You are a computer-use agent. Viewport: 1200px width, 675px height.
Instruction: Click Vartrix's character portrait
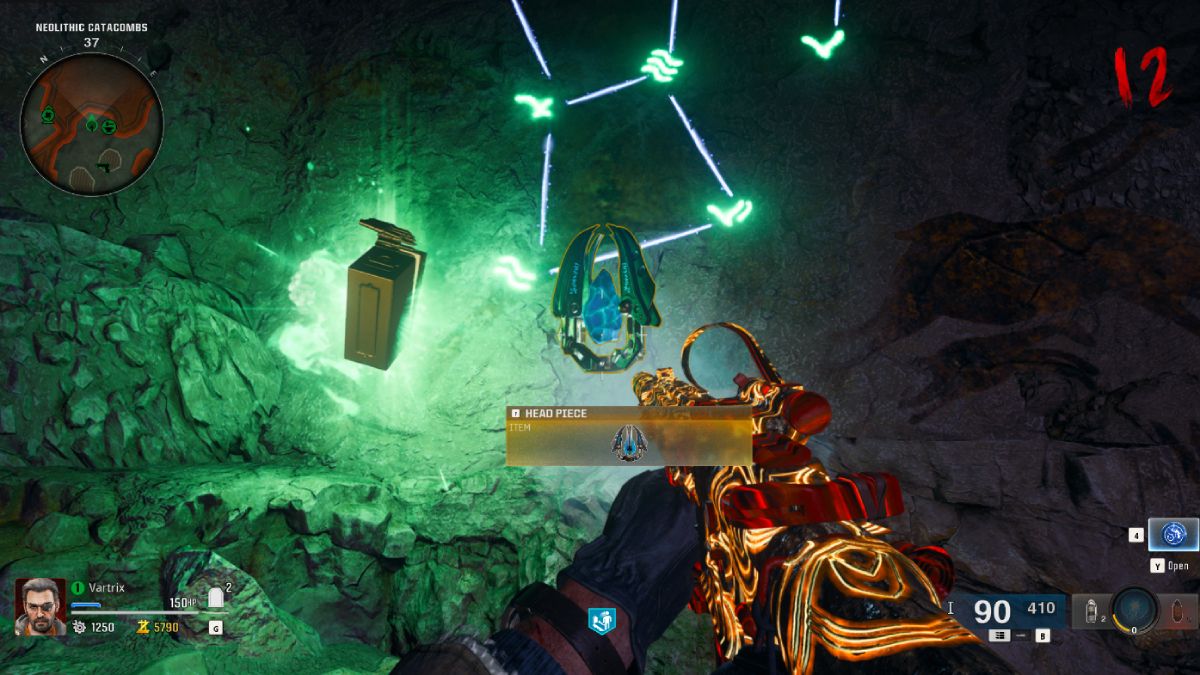tap(40, 606)
